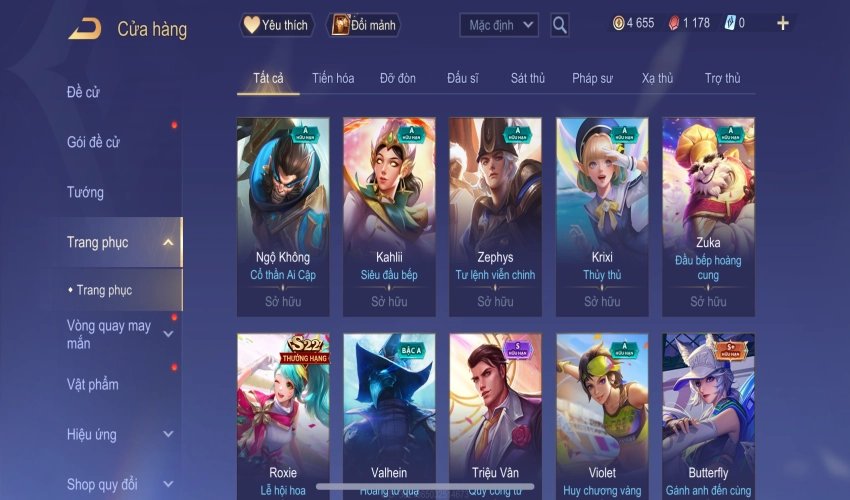This screenshot has width=850, height=500.
Task: Add more currency with the plus button
Action: point(782,23)
